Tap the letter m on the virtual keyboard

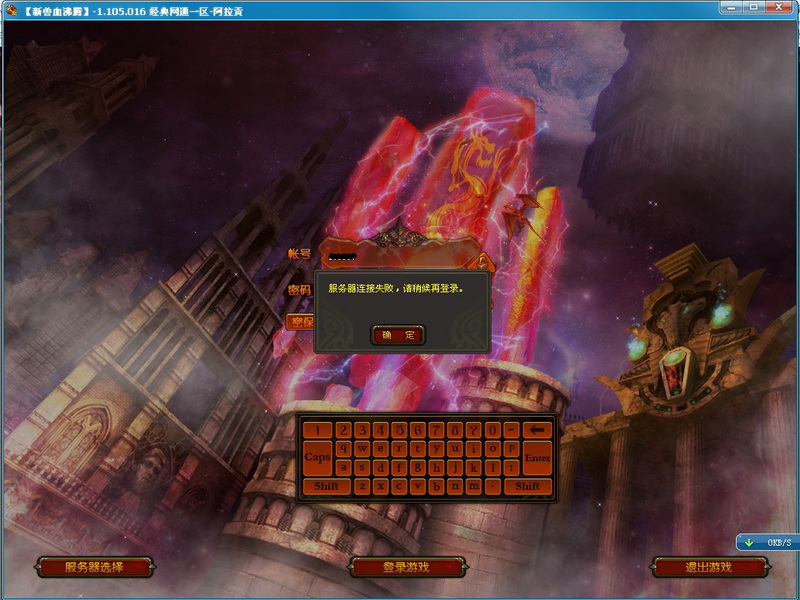click(475, 486)
